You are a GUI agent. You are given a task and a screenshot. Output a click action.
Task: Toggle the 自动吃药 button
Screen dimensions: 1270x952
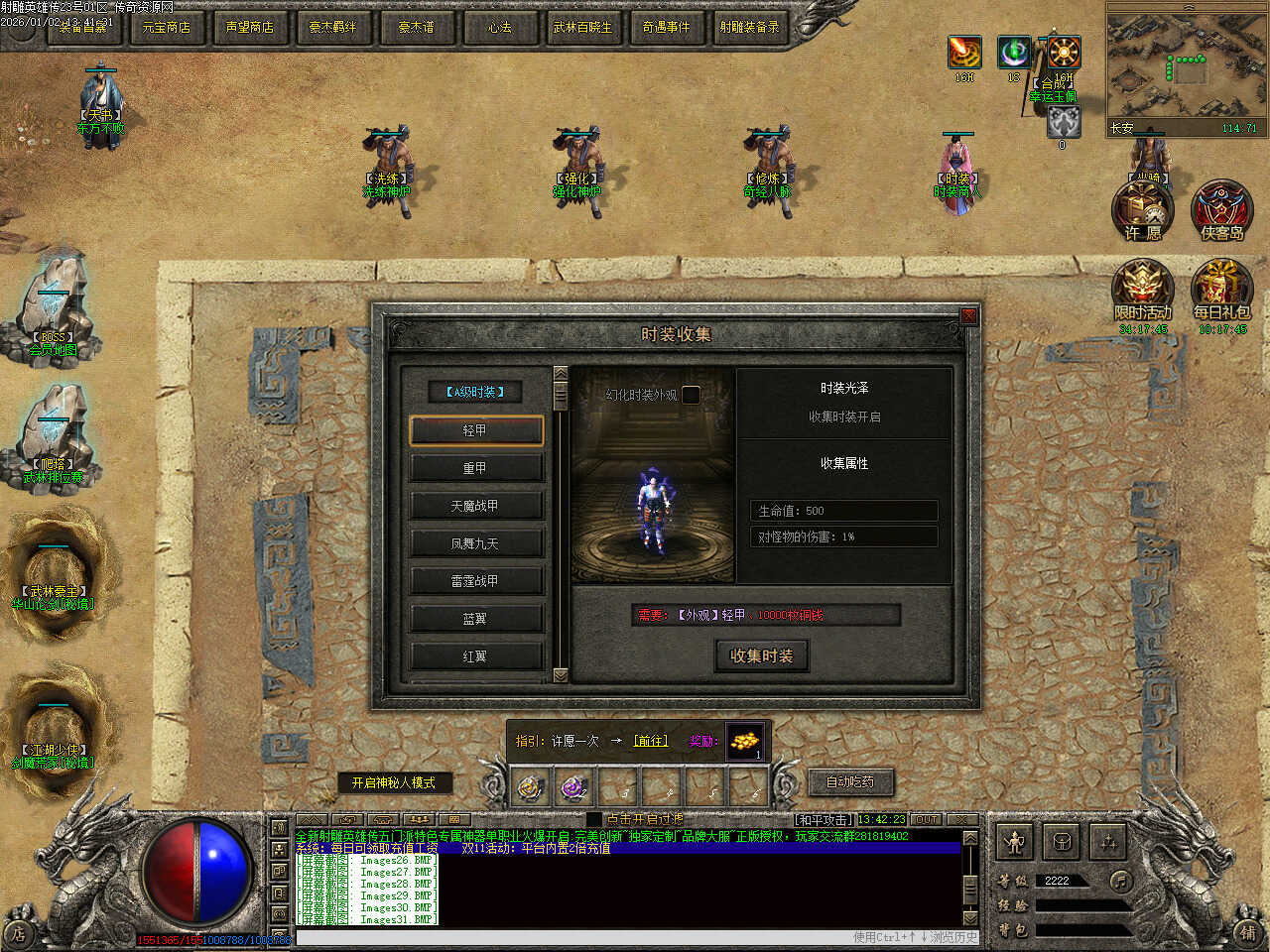[850, 781]
